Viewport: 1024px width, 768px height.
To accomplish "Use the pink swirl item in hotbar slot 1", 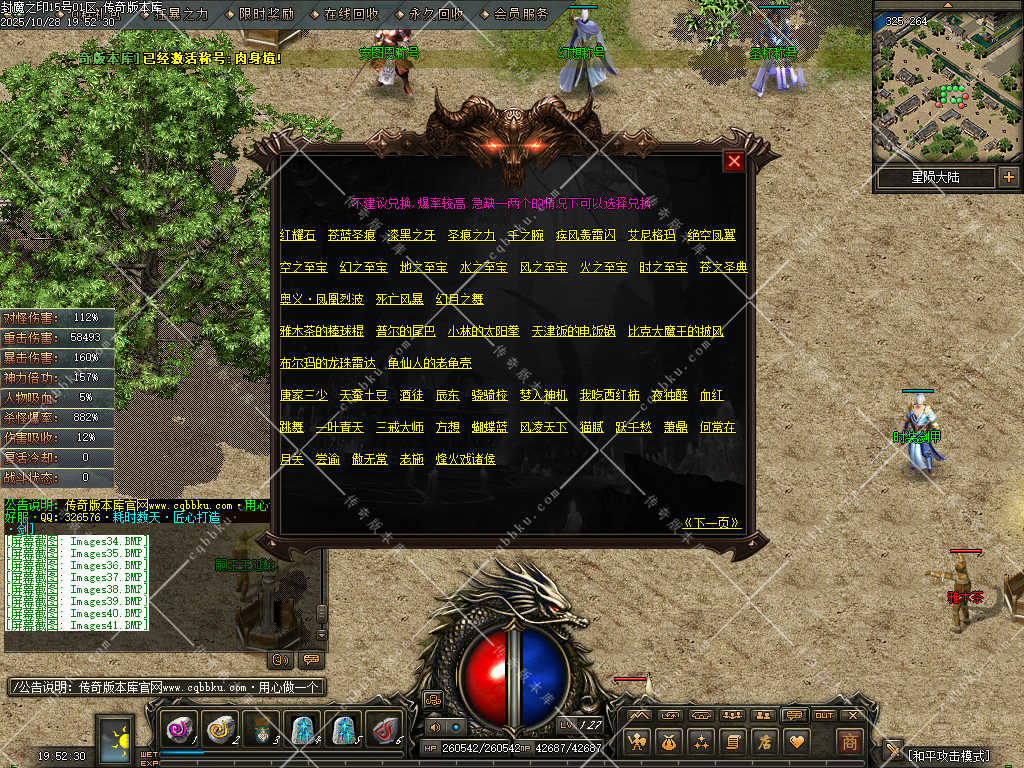I will tap(180, 730).
